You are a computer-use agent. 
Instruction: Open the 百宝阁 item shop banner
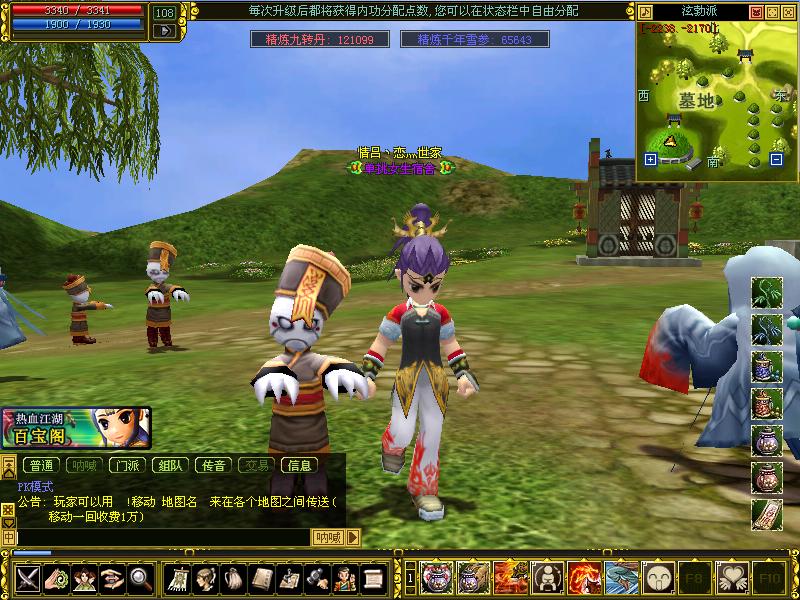point(76,428)
